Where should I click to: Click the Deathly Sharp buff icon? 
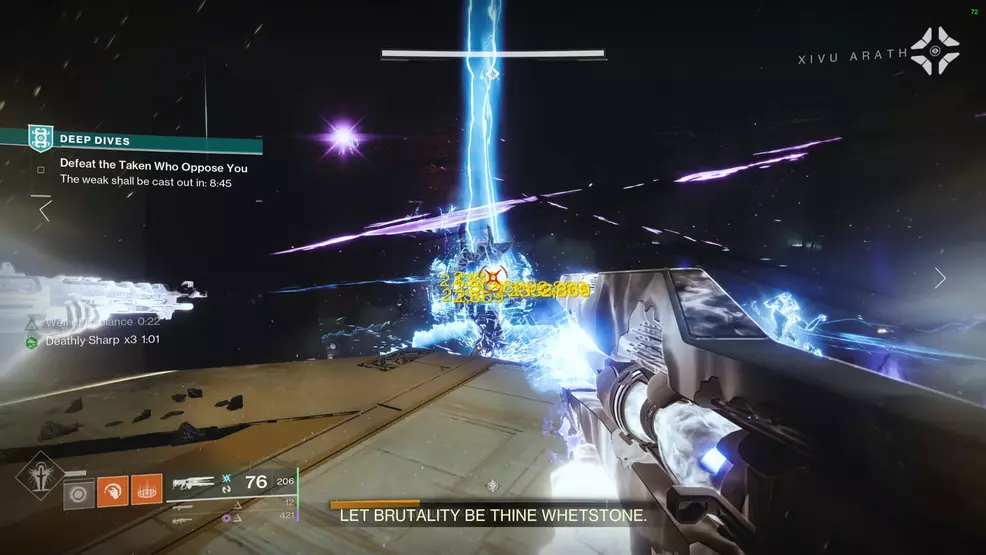[x=32, y=341]
